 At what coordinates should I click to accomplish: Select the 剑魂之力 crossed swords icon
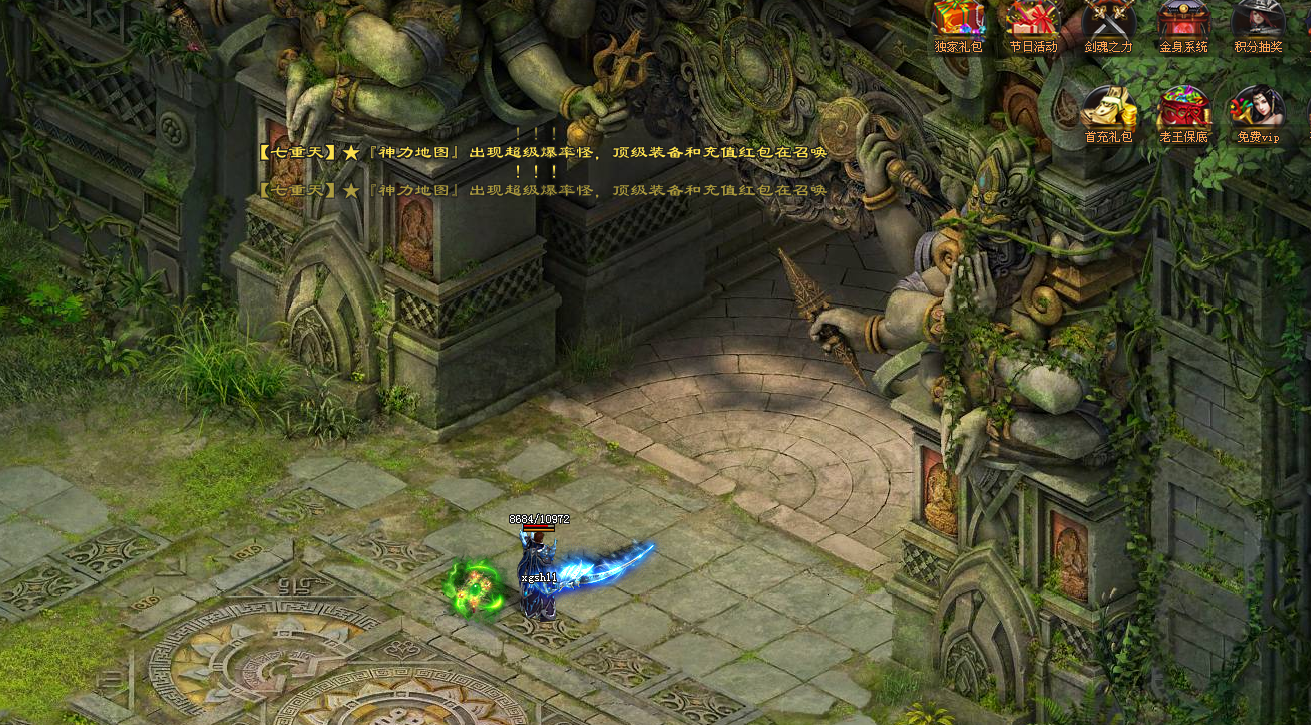[1108, 22]
